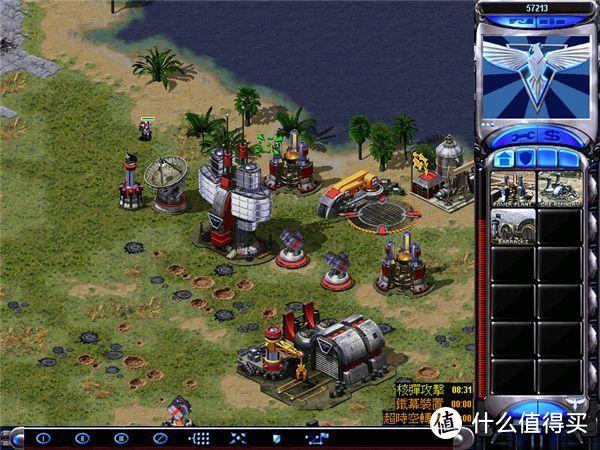Activate the Guard shield command button
The image size is (600, 450).
(x=277, y=437)
